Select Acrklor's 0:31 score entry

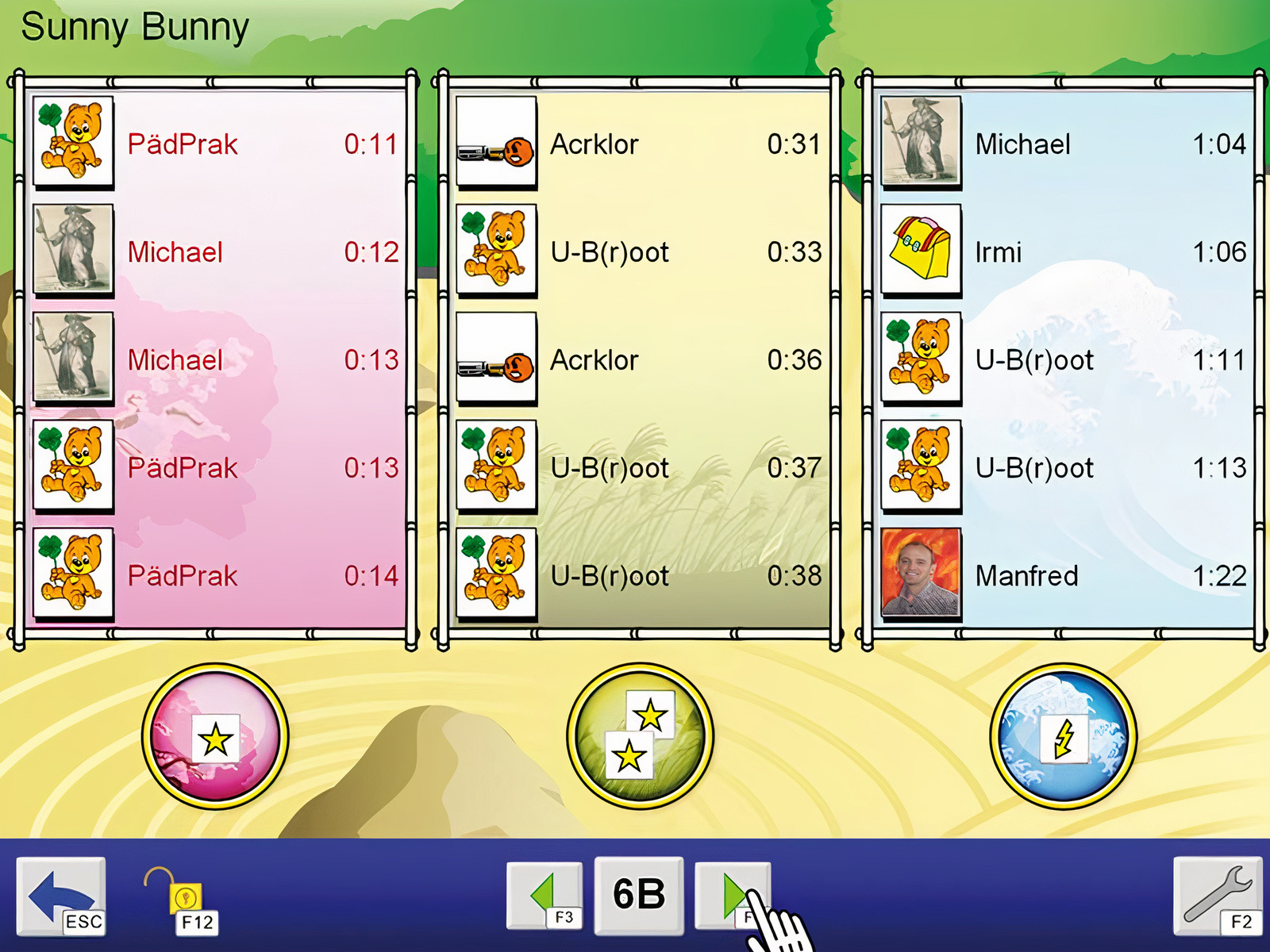click(x=685, y=144)
